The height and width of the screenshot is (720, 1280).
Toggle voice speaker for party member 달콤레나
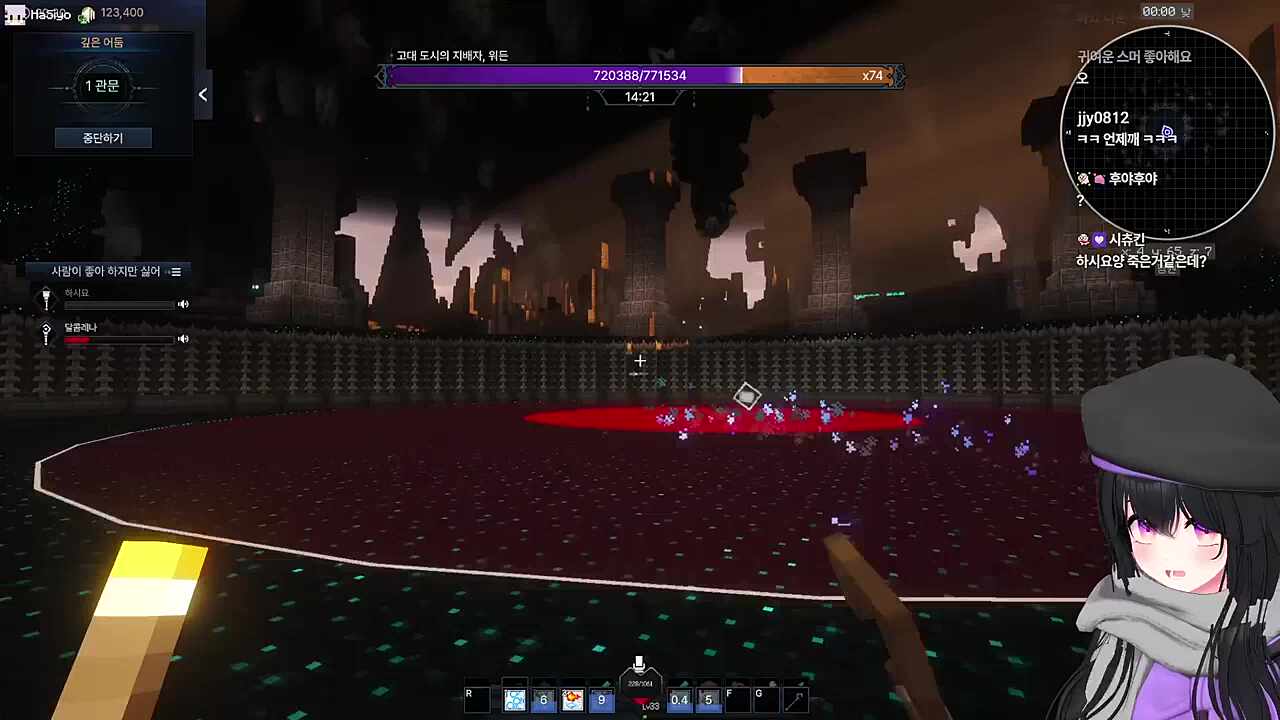tap(183, 339)
